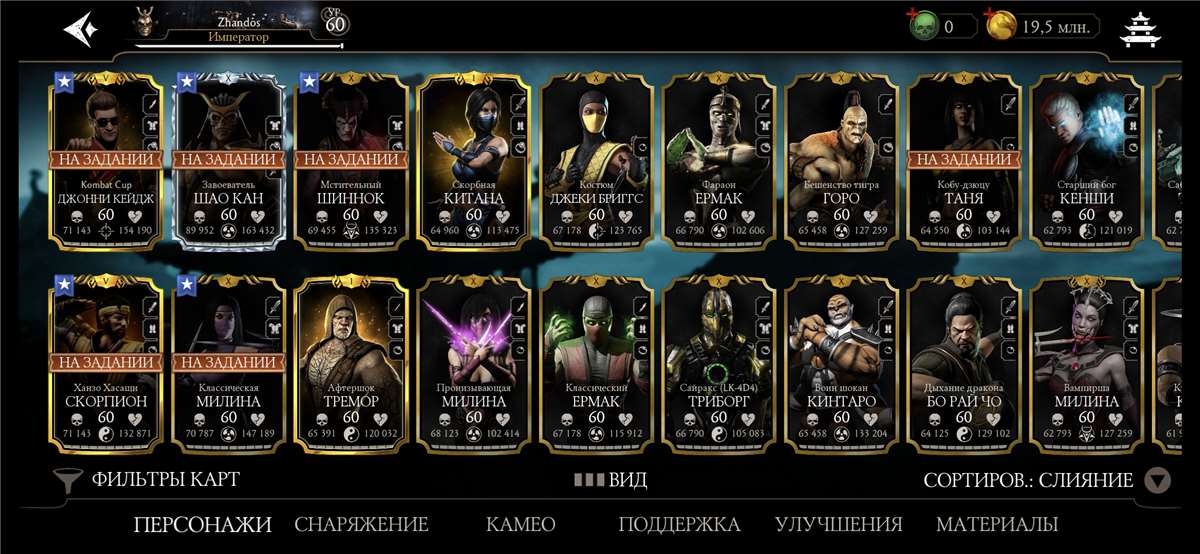Image resolution: width=1200 pixels, height=554 pixels.
Task: Open the Бо Рай Чо card
Action: pyautogui.click(x=964, y=360)
